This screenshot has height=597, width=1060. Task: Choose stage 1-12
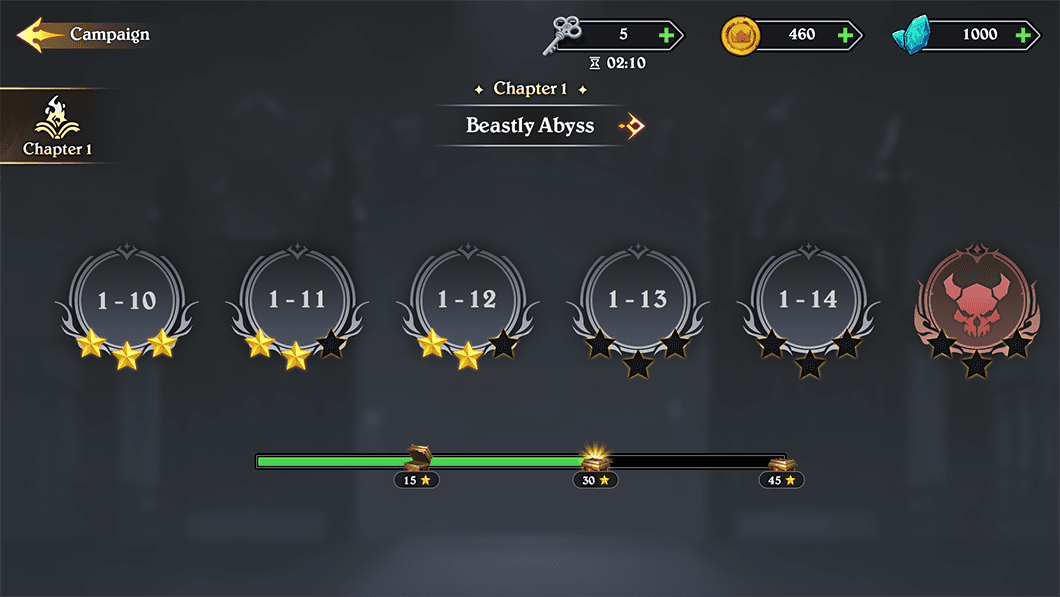[467, 301]
